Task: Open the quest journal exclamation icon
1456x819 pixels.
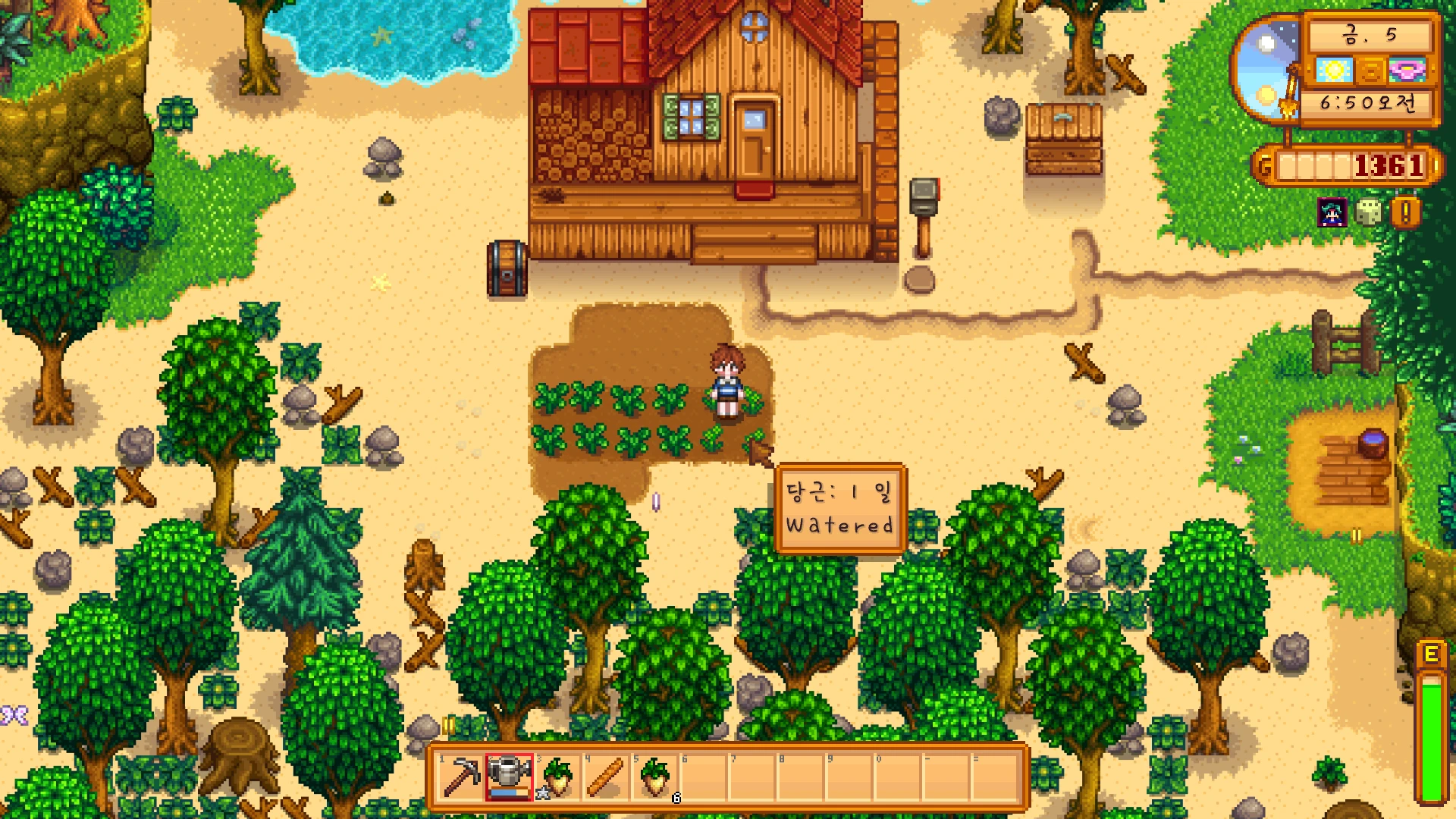Action: coord(1405,213)
